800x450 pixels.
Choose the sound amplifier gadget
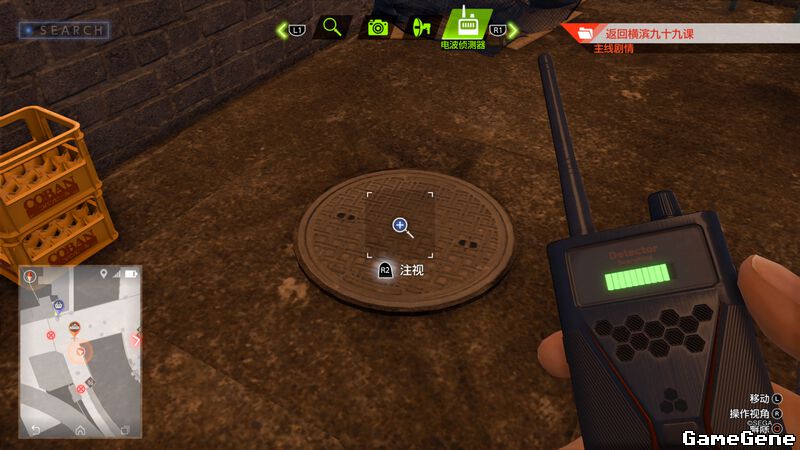421,27
